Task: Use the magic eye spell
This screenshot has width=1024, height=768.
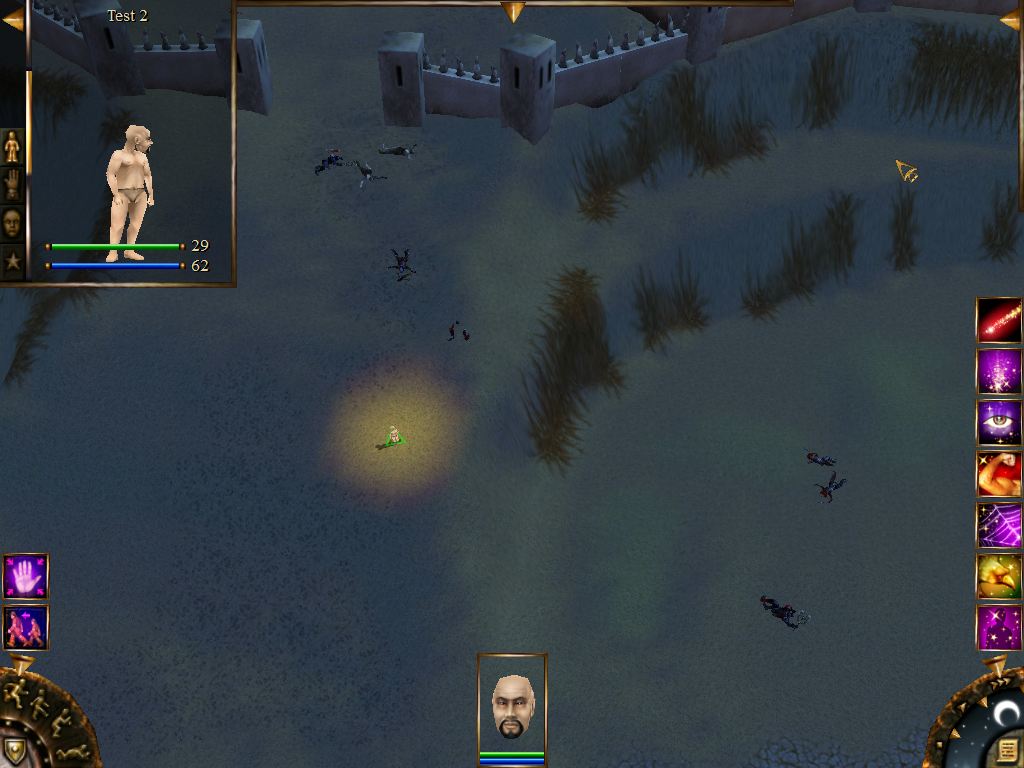Action: (x=998, y=423)
